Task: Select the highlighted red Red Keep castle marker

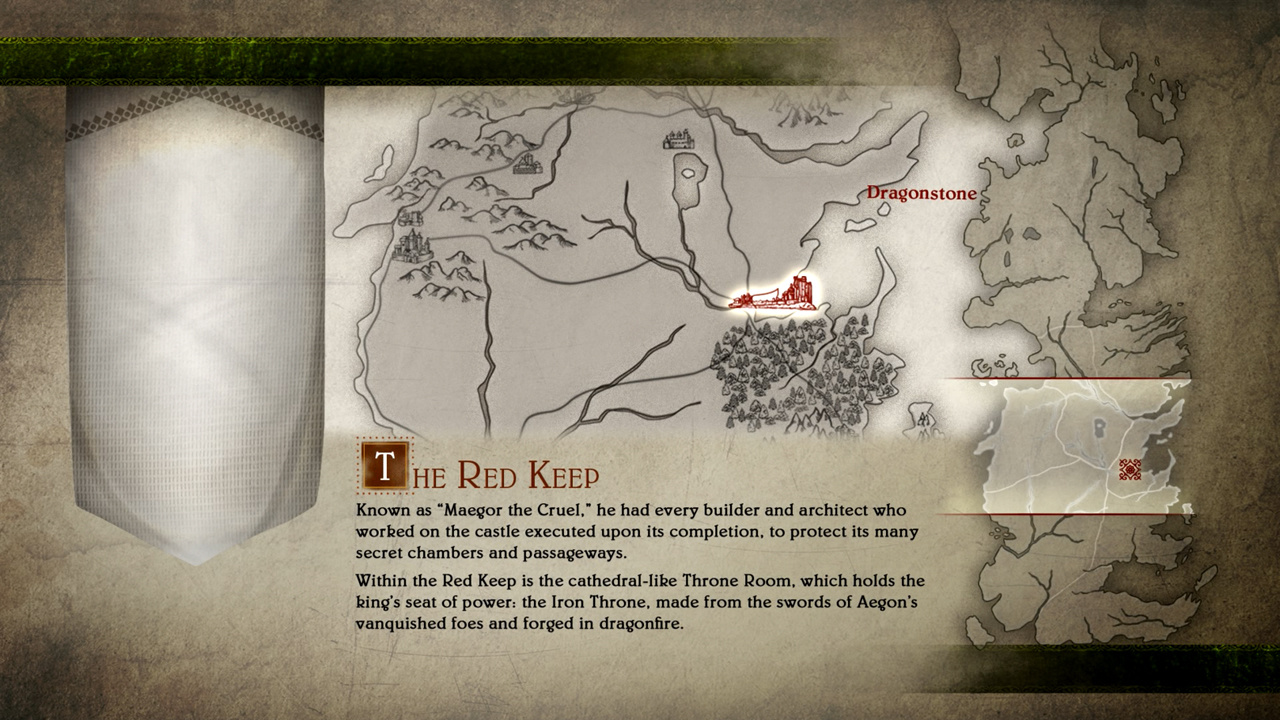Action: pyautogui.click(x=777, y=293)
